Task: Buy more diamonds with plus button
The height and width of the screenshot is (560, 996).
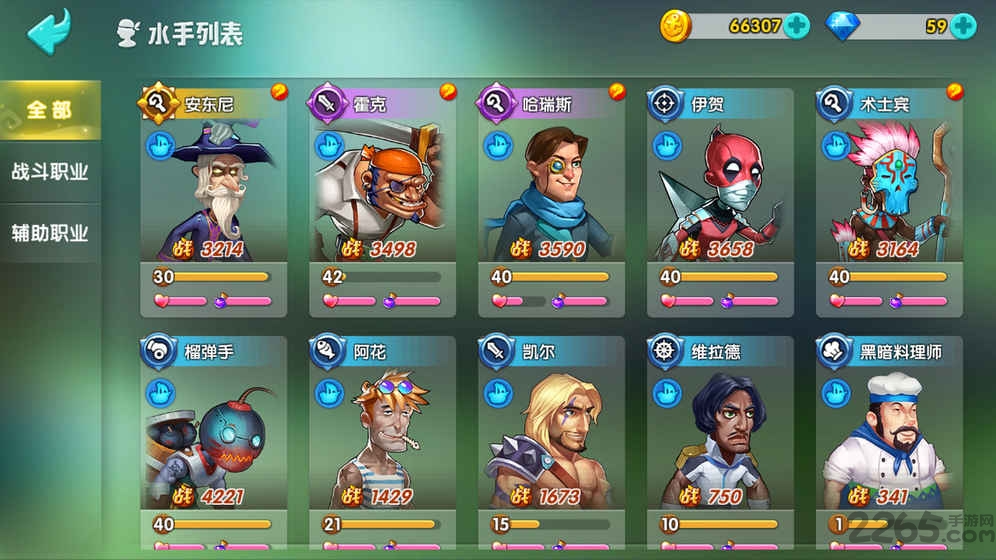Action: click(963, 26)
